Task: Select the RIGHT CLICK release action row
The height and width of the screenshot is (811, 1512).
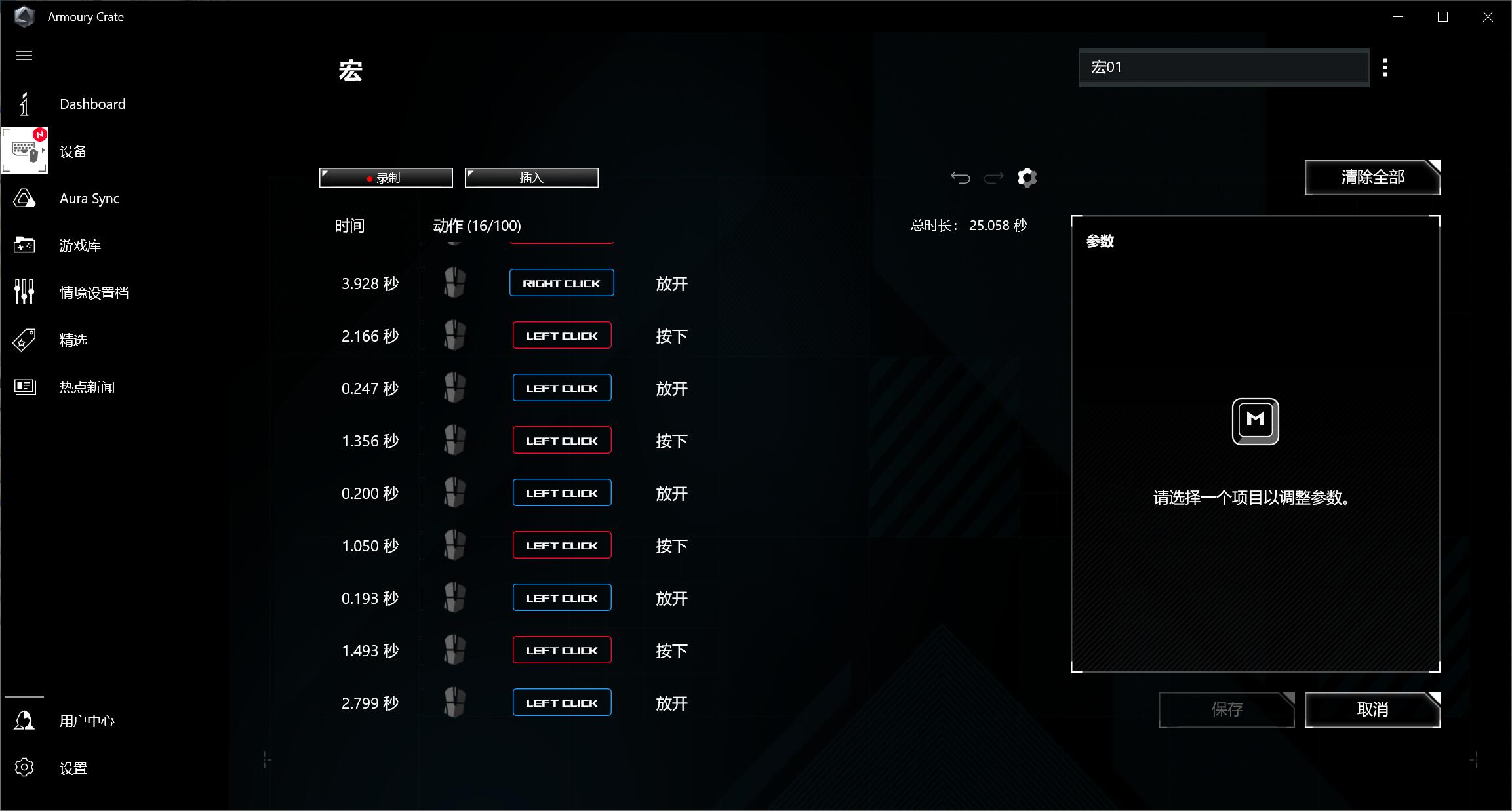Action: (x=561, y=283)
